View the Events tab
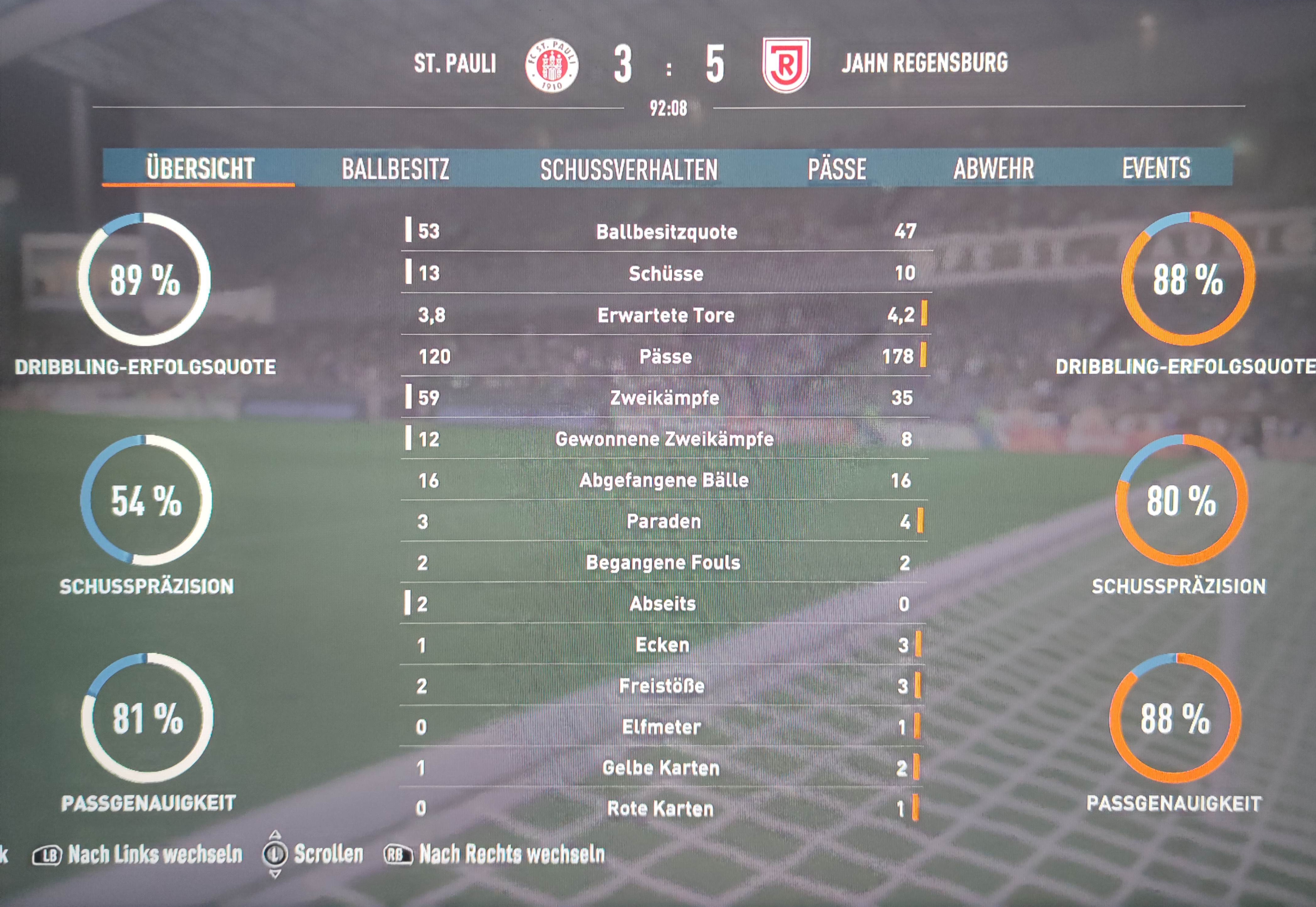This screenshot has width=1316, height=907. click(1156, 168)
